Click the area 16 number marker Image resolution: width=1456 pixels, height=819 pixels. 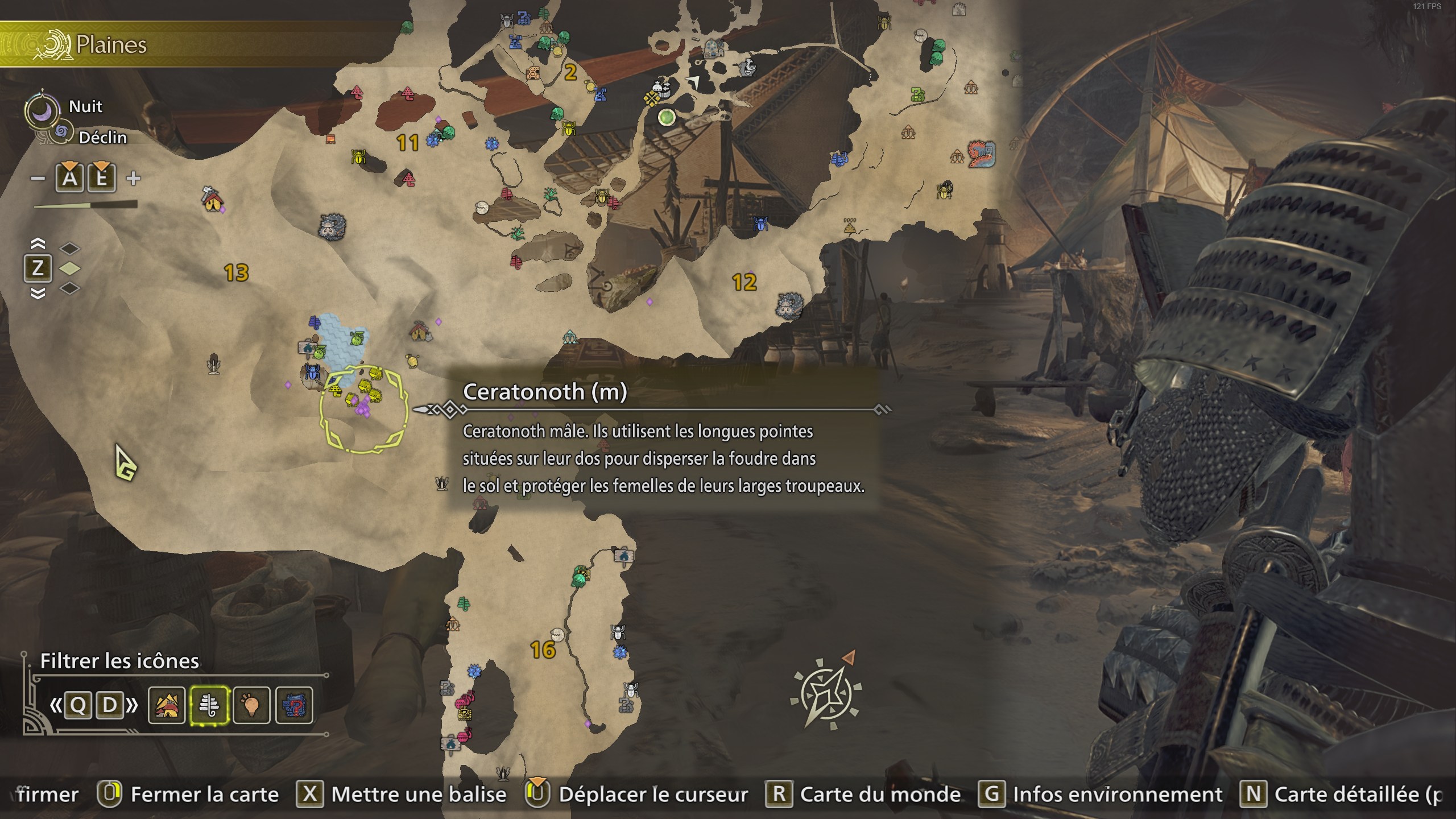[543, 650]
